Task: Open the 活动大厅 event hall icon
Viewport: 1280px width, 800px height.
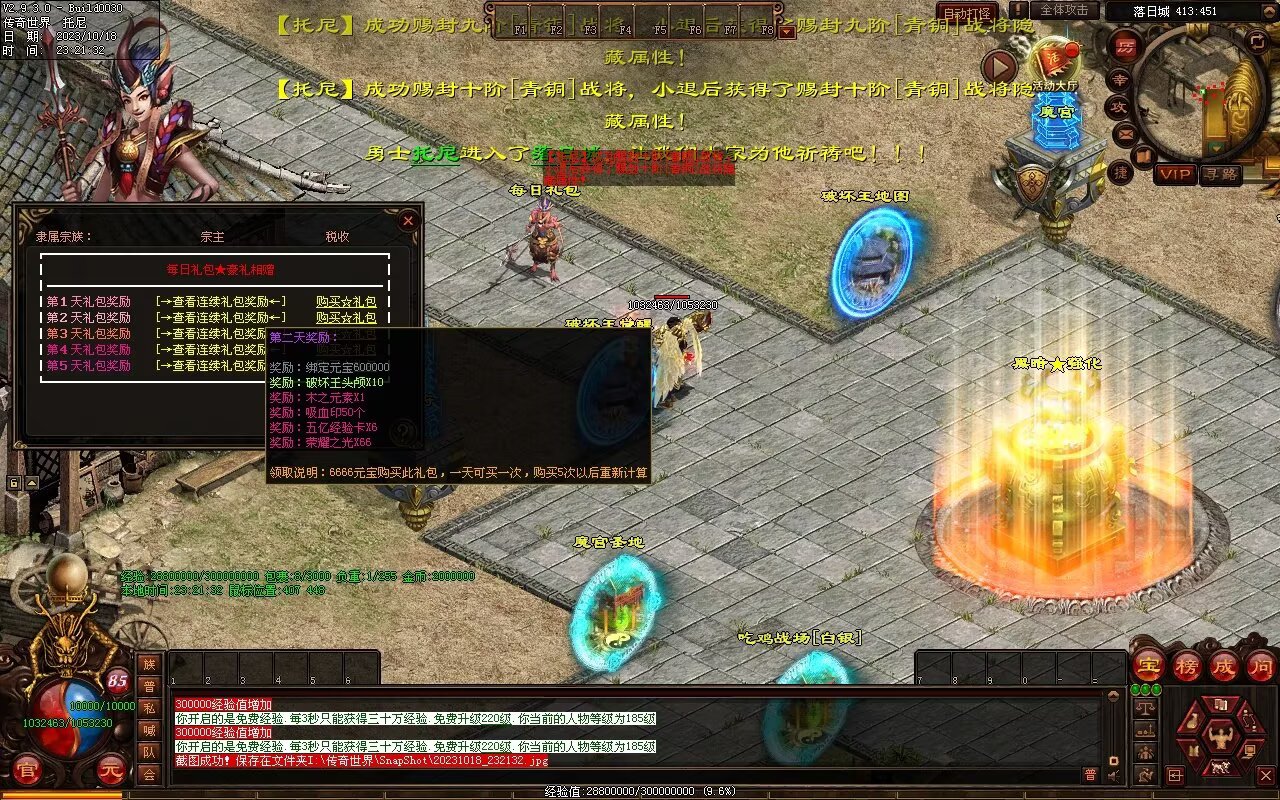Action: 1056,63
